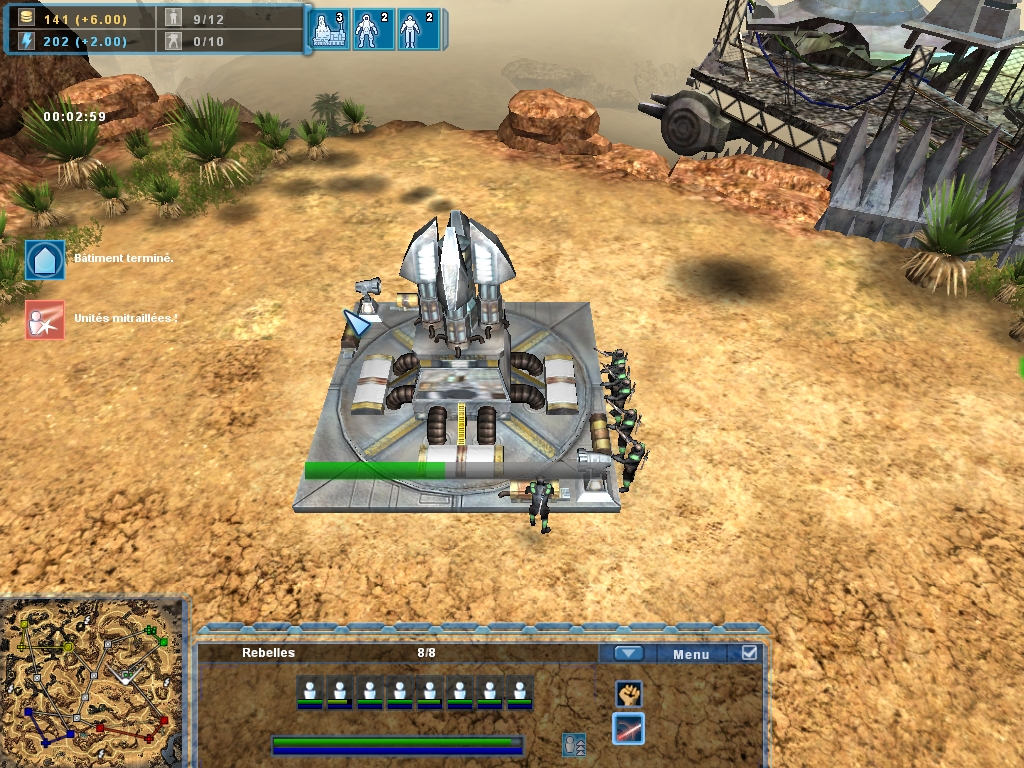Click the 'Unités mitraillées' alert icon
This screenshot has height=768, width=1024.
click(x=45, y=320)
